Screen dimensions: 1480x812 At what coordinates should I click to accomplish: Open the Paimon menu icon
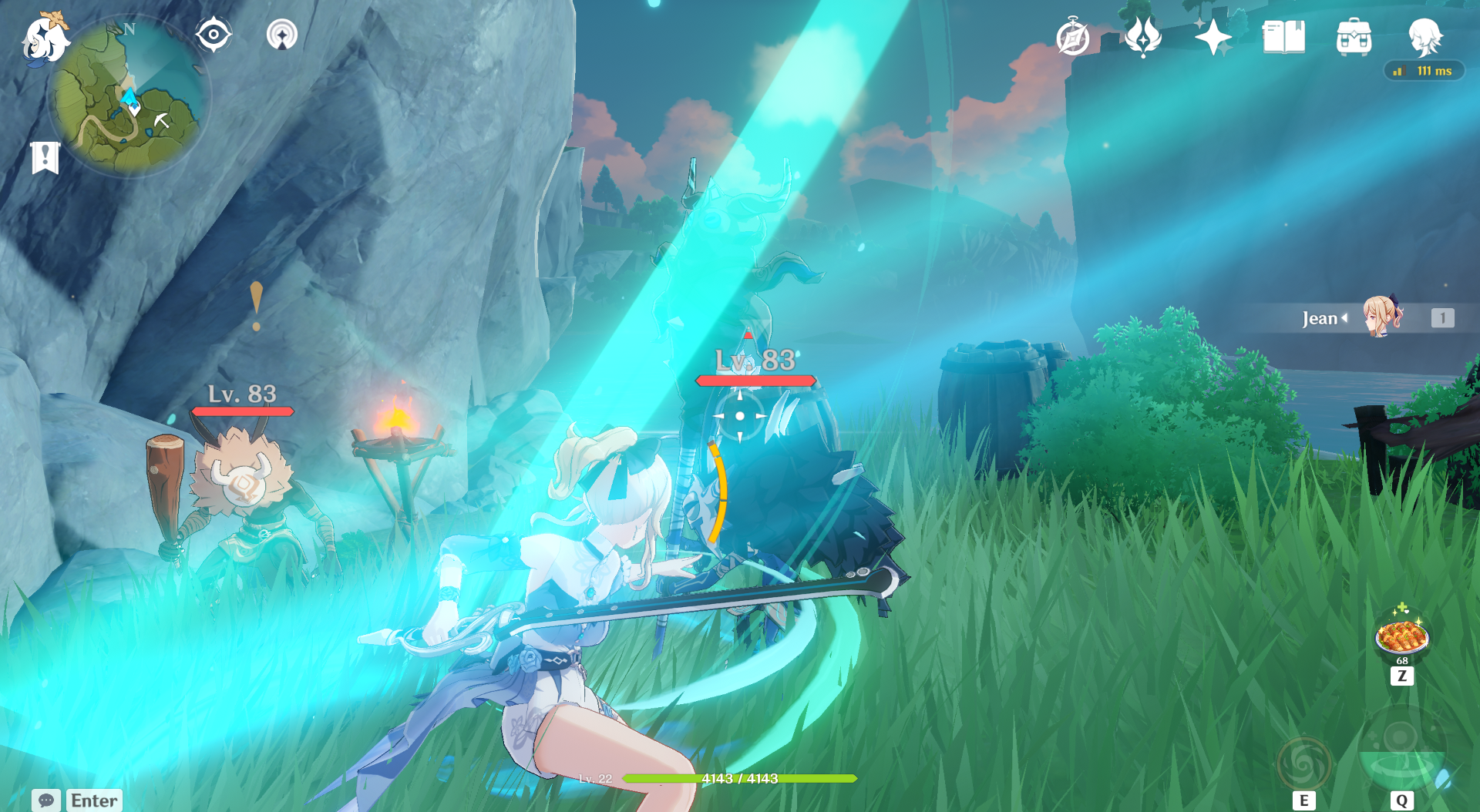45,39
